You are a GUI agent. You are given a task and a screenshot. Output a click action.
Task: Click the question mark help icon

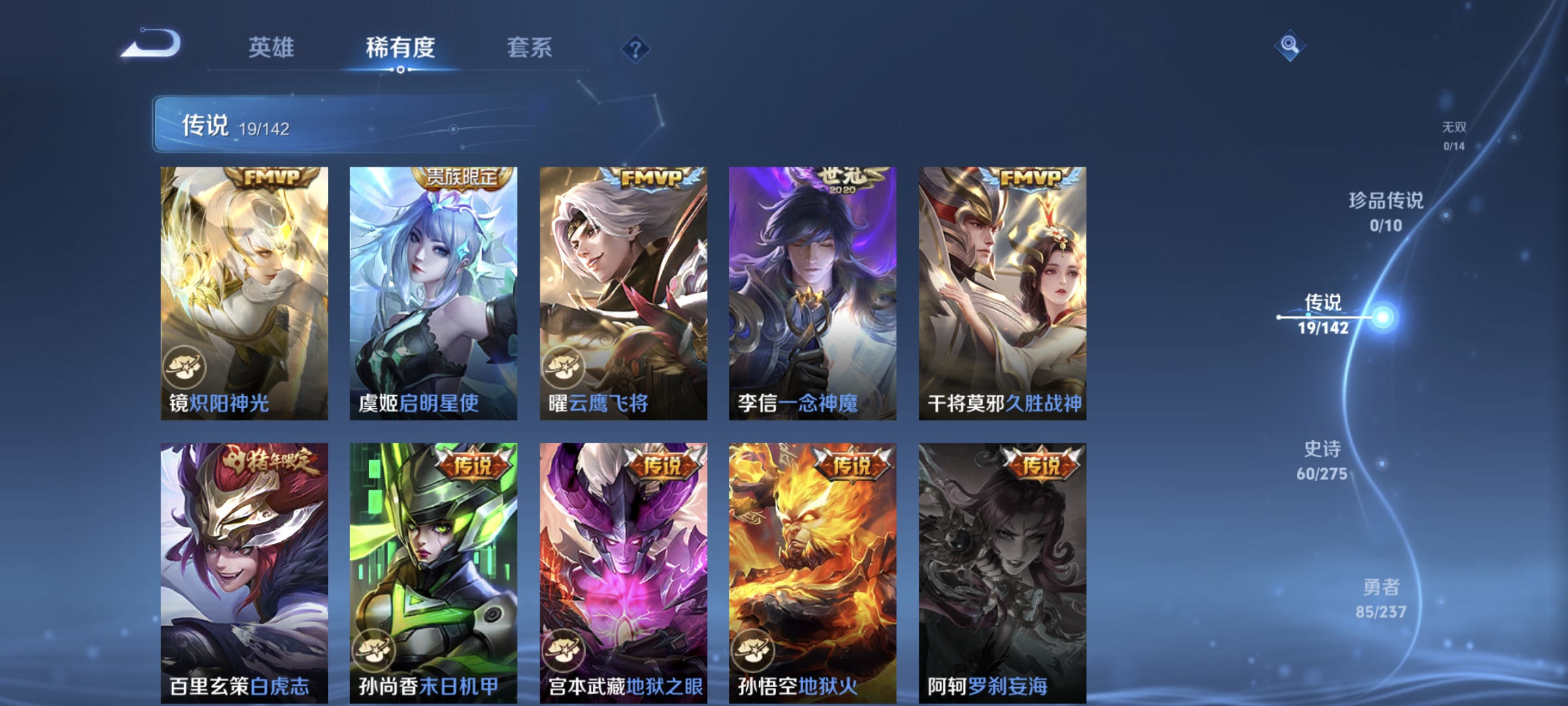click(x=634, y=49)
